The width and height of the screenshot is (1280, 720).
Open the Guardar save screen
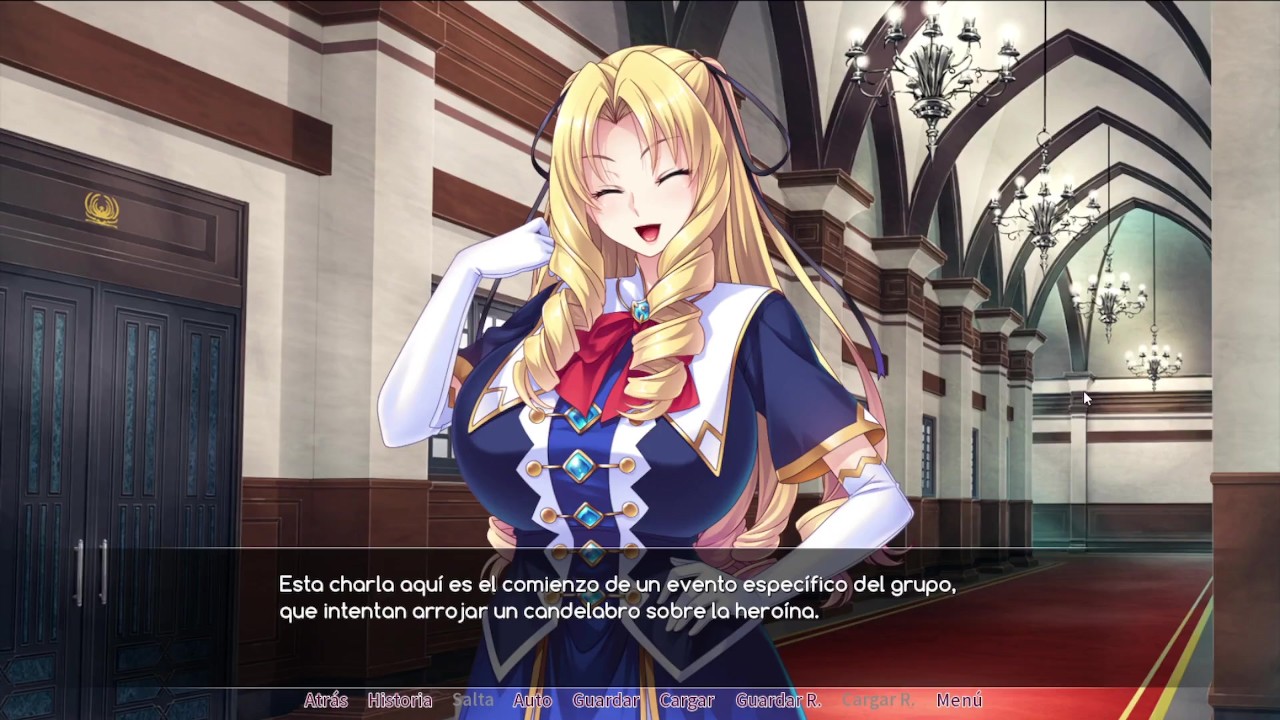606,700
